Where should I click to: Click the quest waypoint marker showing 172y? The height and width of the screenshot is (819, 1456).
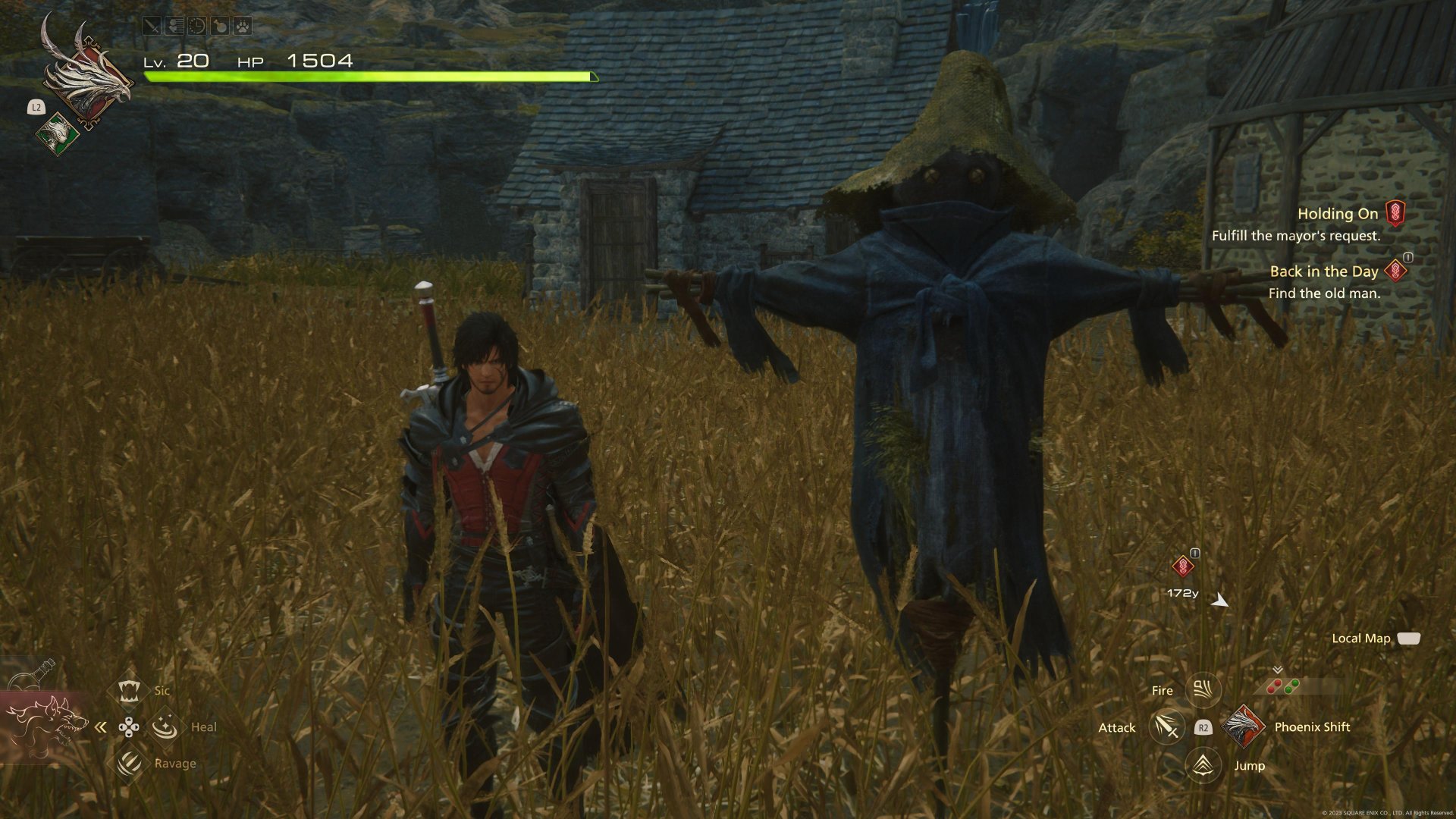pyautogui.click(x=1182, y=566)
